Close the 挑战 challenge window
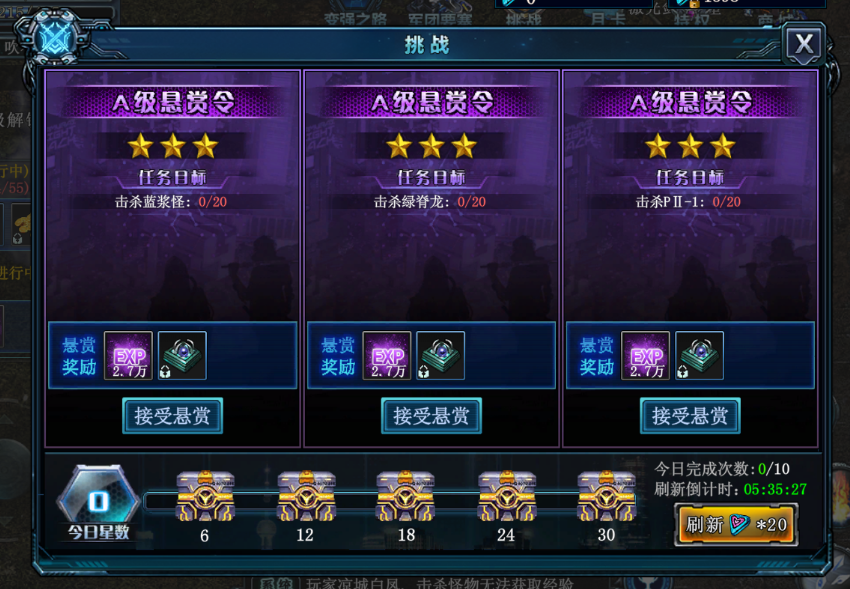The image size is (850, 589). point(804,44)
